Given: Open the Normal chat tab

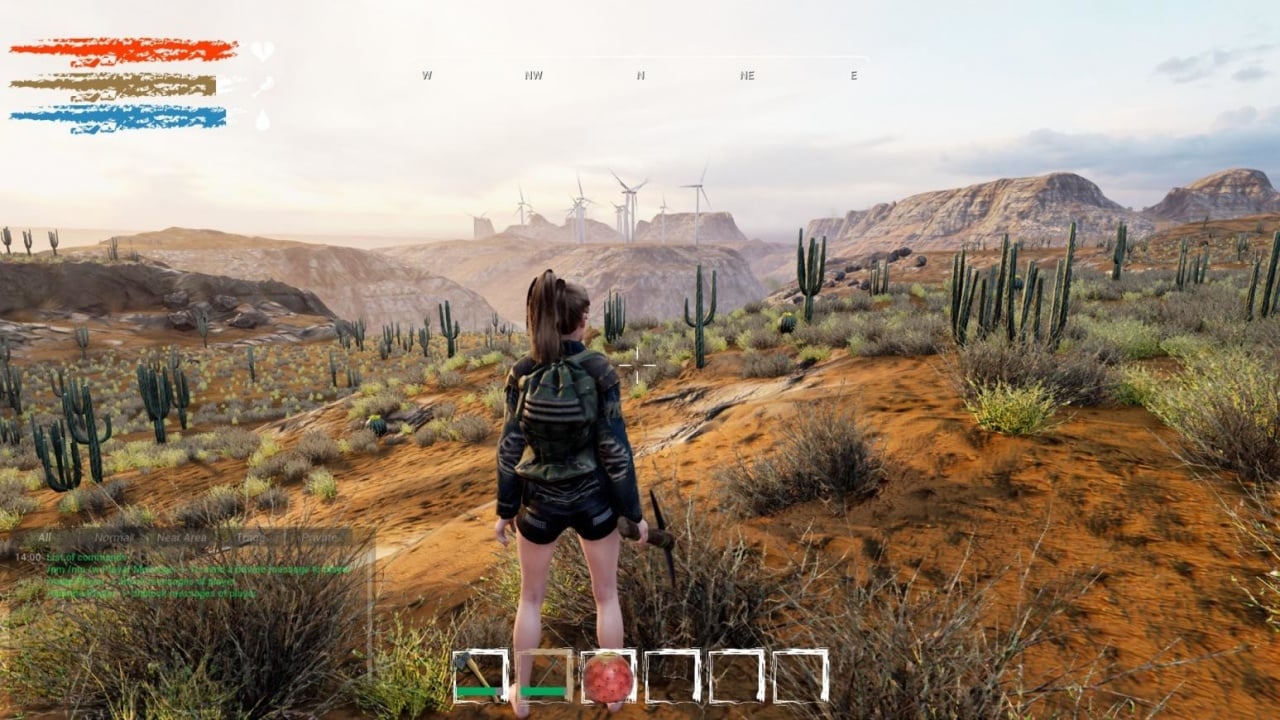Looking at the screenshot, I should coord(113,537).
